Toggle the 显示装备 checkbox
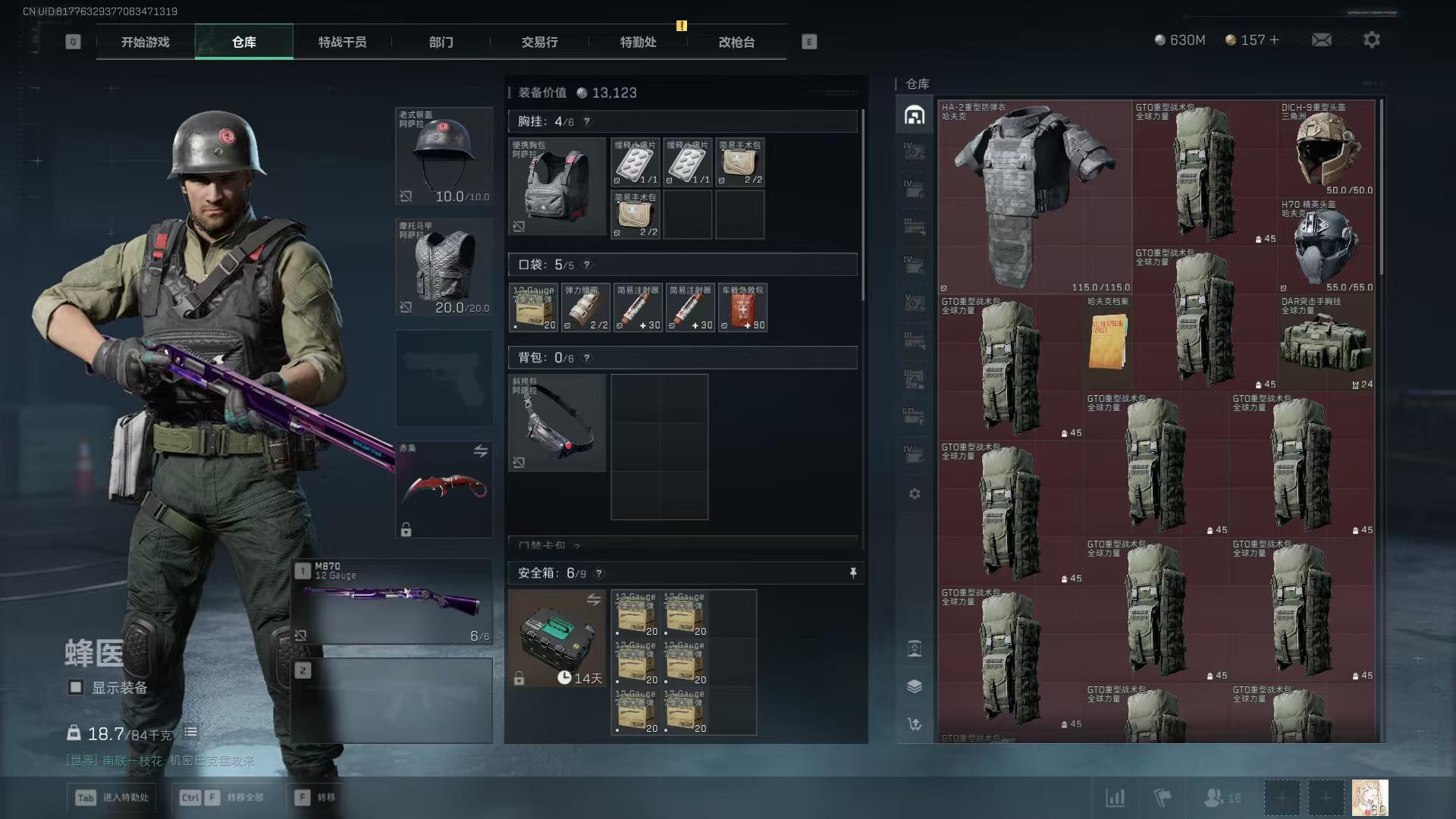 click(76, 687)
